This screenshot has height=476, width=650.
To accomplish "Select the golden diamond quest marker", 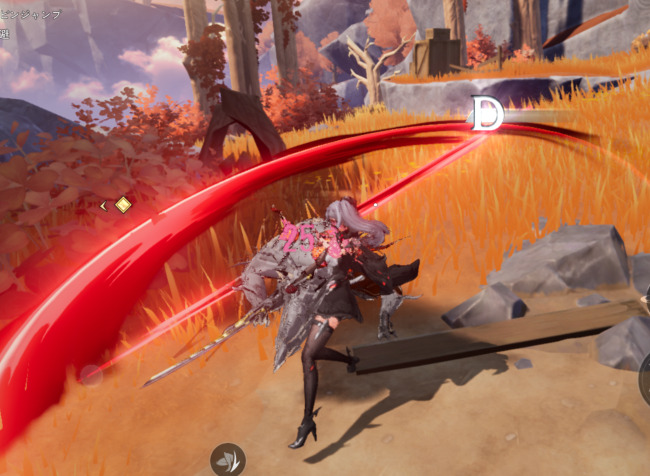I will [123, 205].
